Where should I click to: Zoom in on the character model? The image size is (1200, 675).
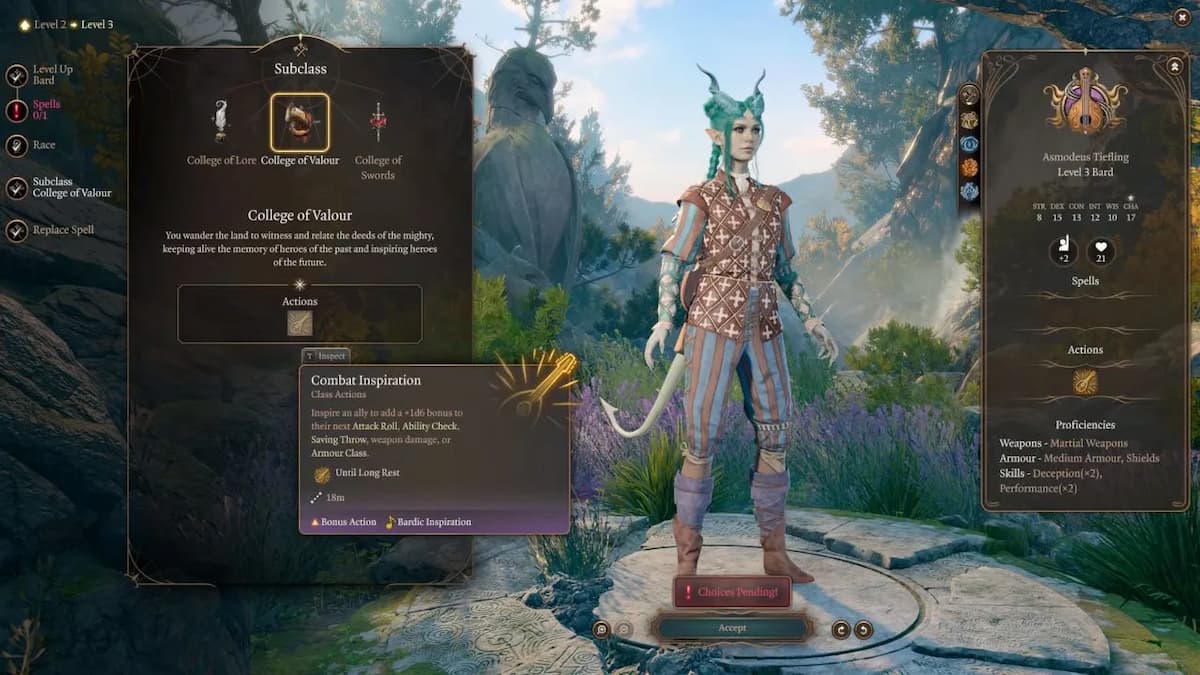(x=601, y=629)
